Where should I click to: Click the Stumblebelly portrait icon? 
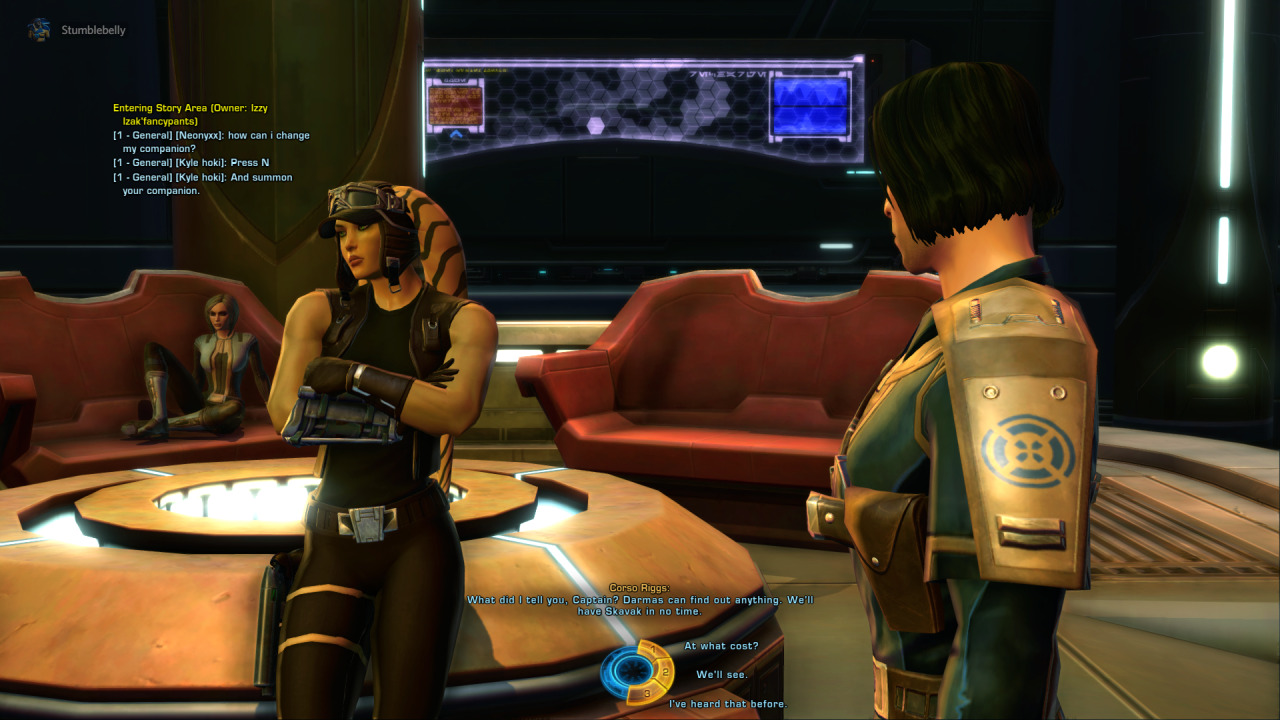pyautogui.click(x=40, y=30)
